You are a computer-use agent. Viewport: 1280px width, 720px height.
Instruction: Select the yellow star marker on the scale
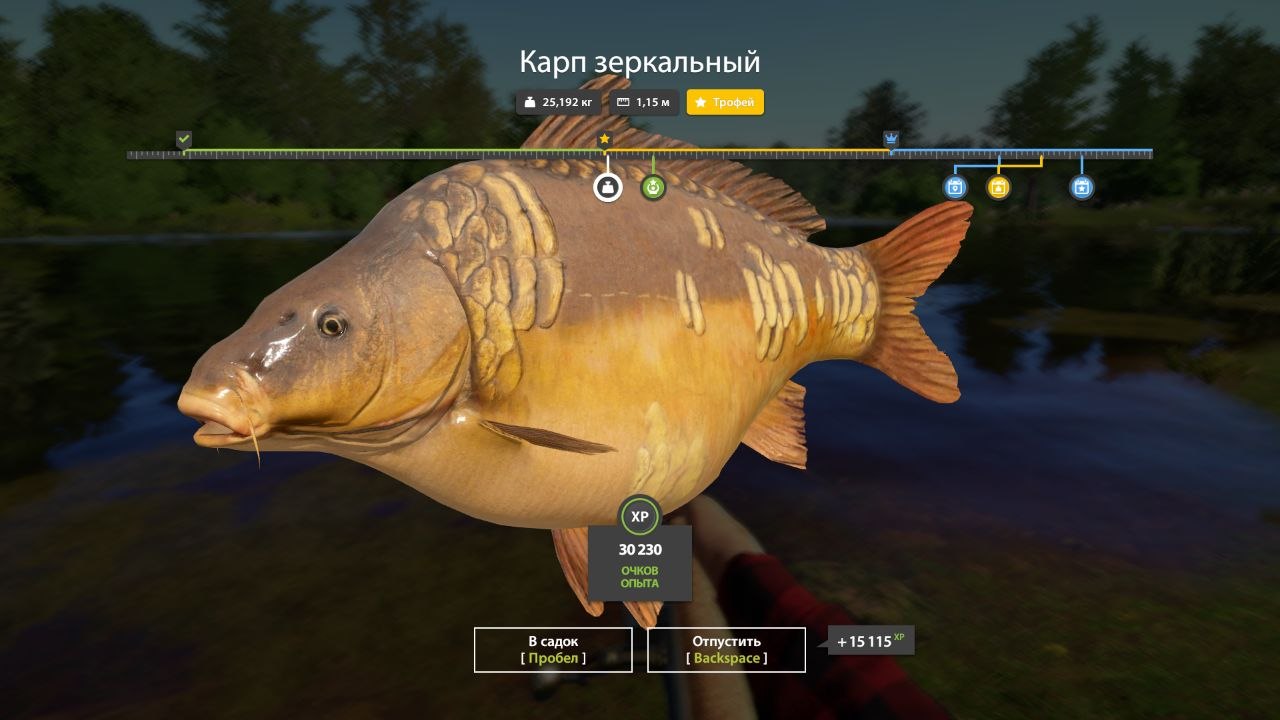[606, 140]
